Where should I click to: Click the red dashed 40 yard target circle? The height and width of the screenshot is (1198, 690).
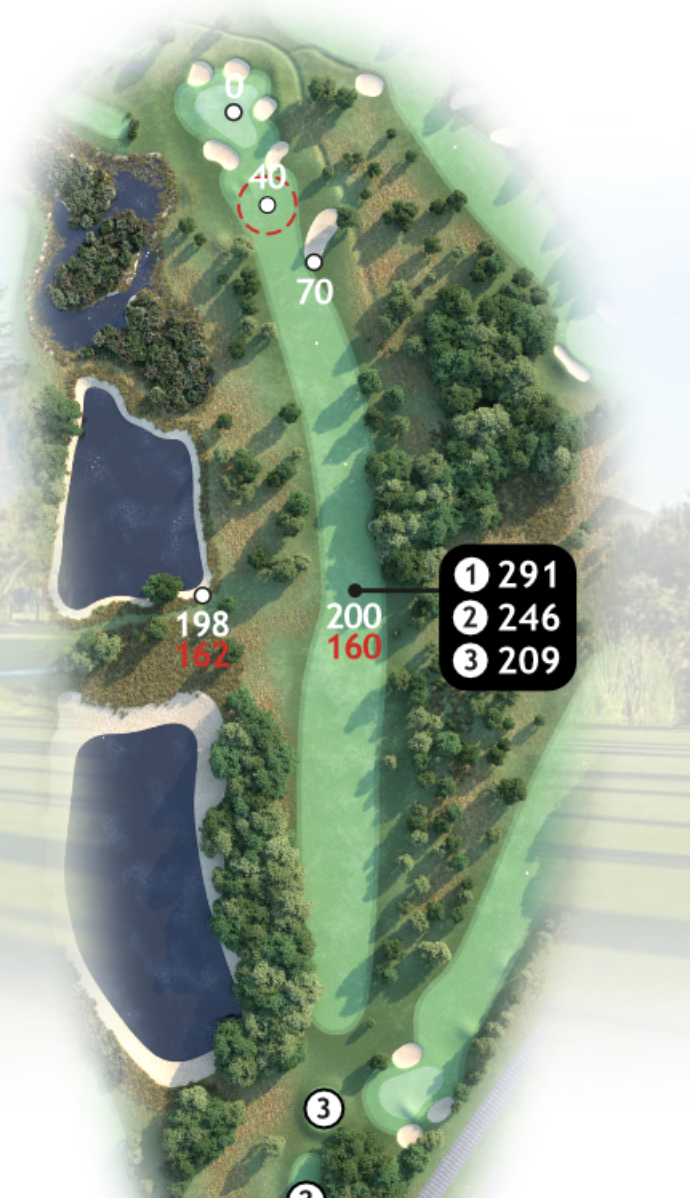click(268, 205)
